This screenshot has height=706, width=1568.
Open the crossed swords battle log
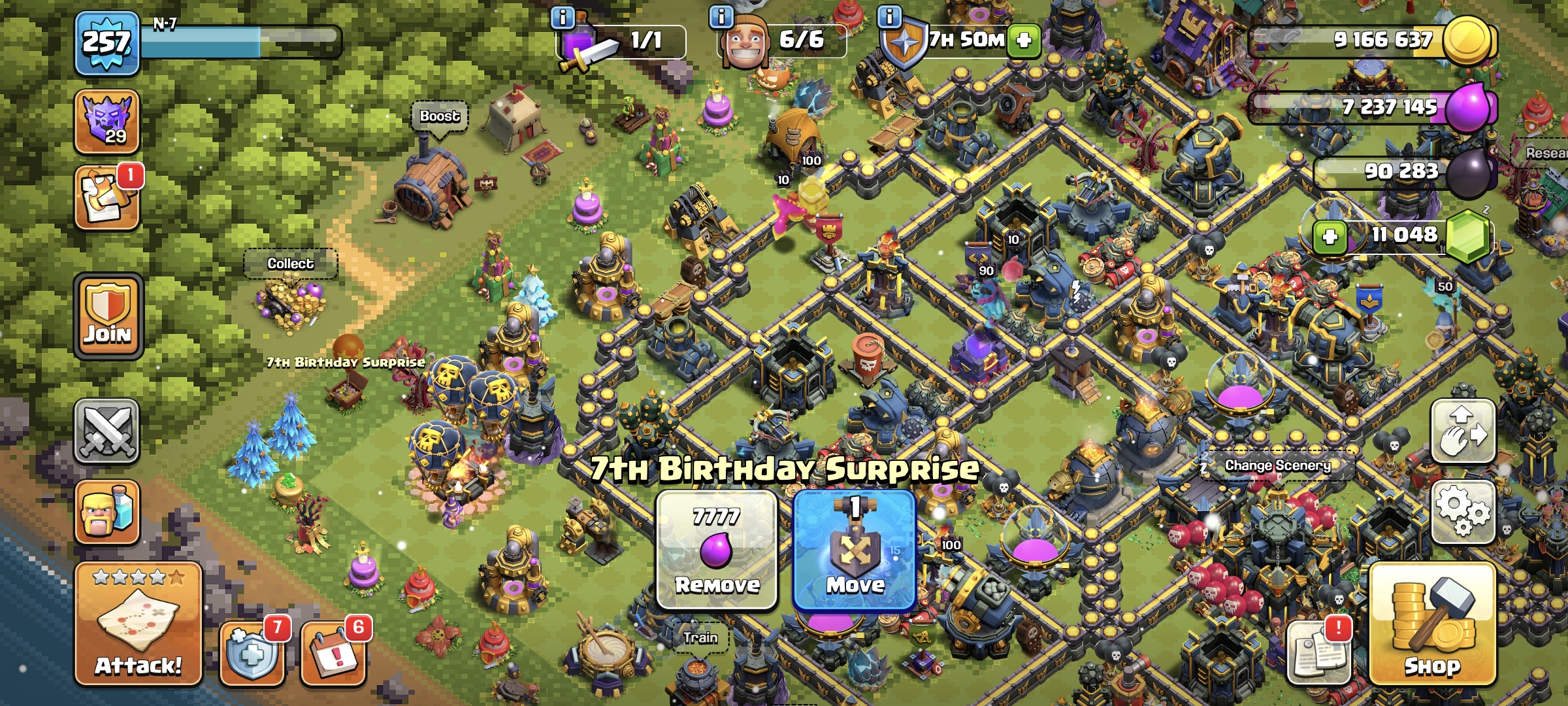(x=106, y=431)
